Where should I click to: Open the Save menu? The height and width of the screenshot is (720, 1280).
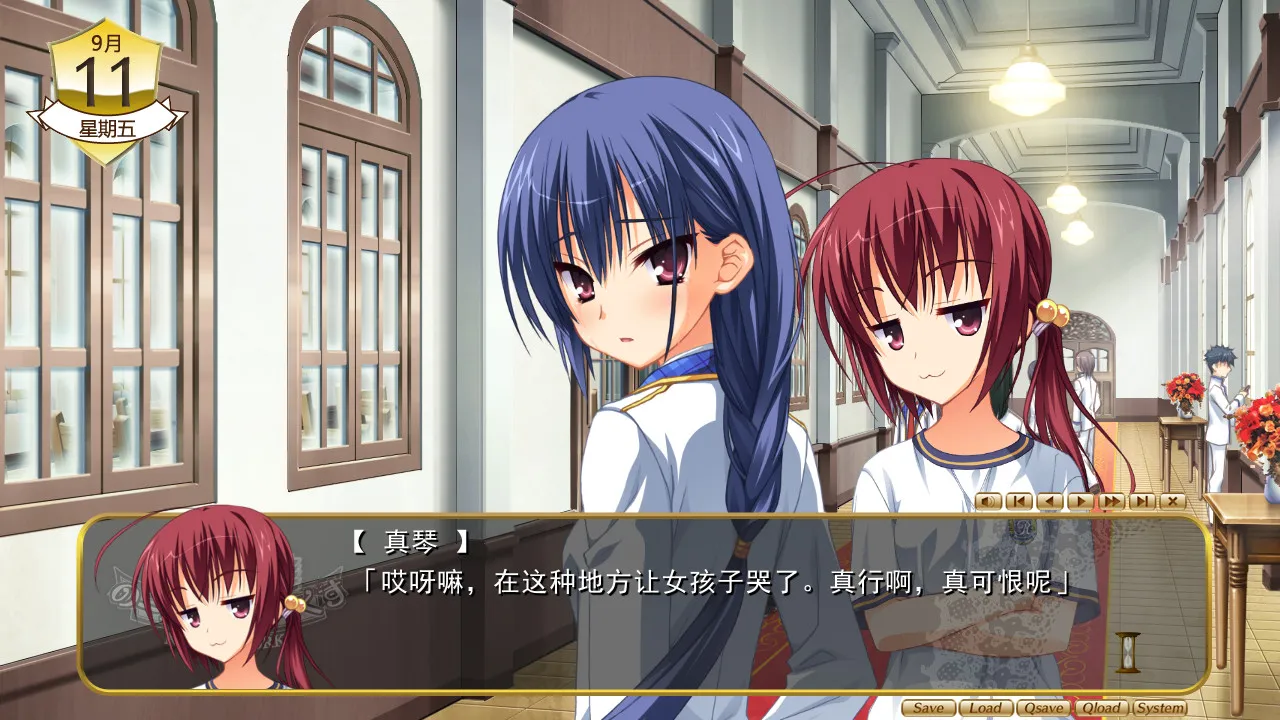coord(928,708)
